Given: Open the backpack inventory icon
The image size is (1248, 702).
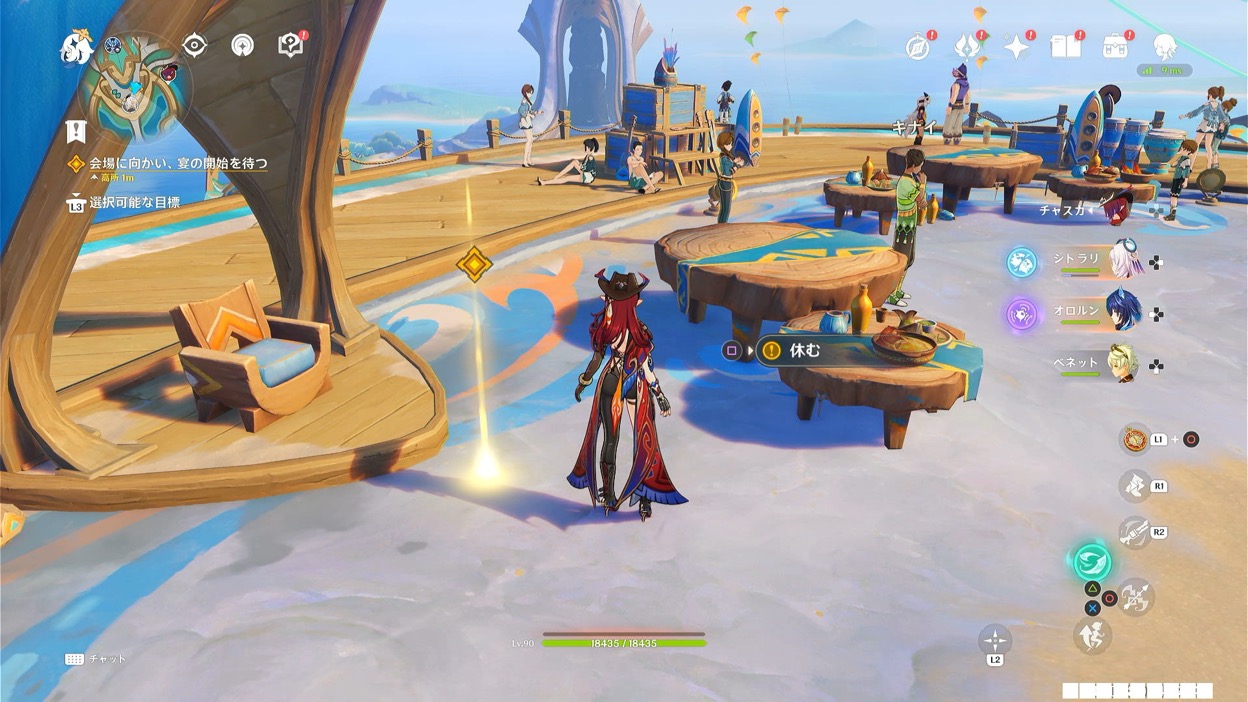Looking at the screenshot, I should pyautogui.click(x=1115, y=46).
